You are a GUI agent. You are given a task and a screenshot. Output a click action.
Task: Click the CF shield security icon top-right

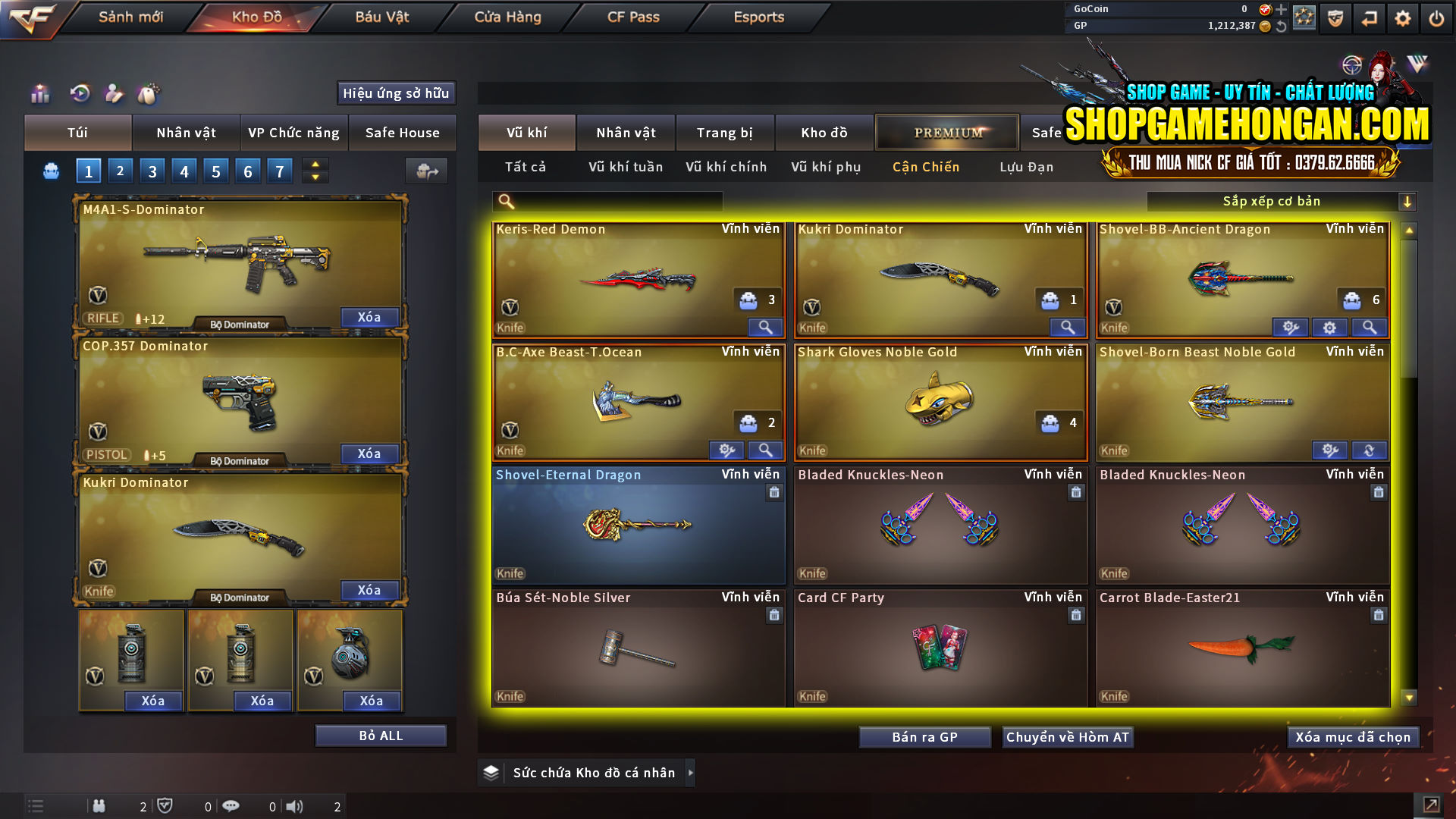1334,17
